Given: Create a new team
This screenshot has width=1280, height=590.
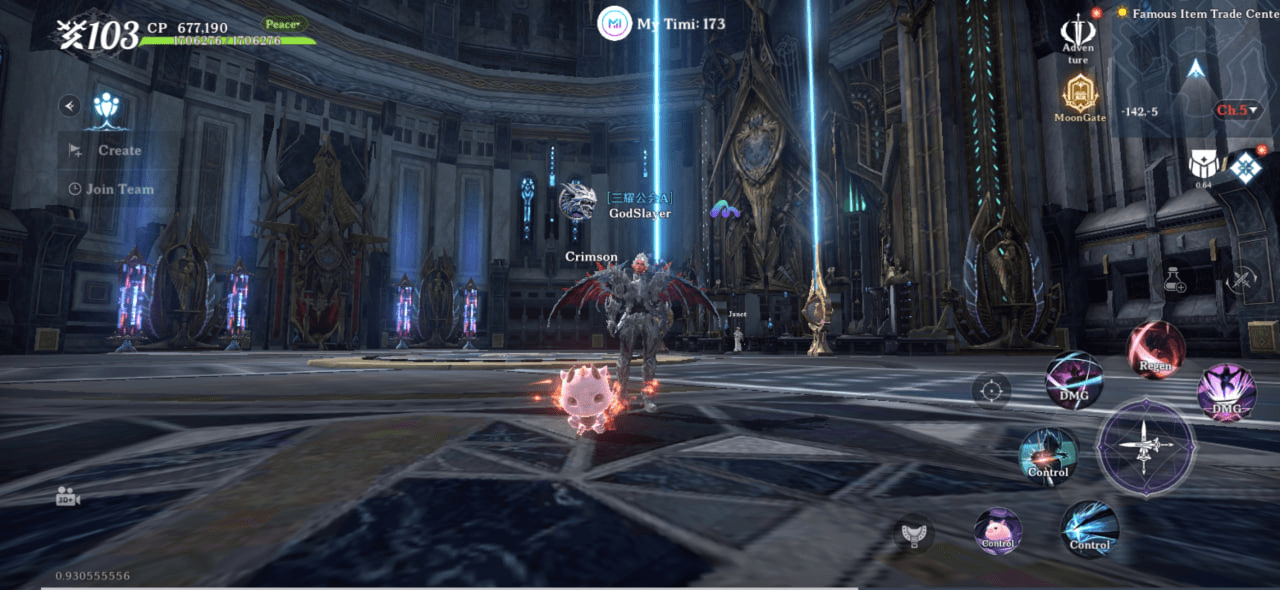Looking at the screenshot, I should (x=108, y=151).
